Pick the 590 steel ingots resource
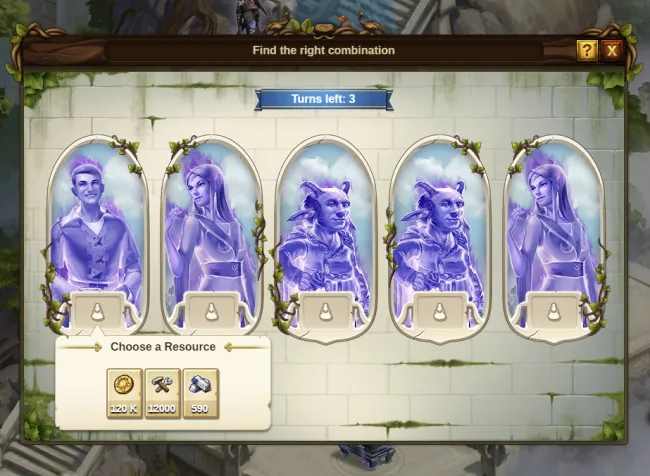This screenshot has width=650, height=476. (200, 392)
